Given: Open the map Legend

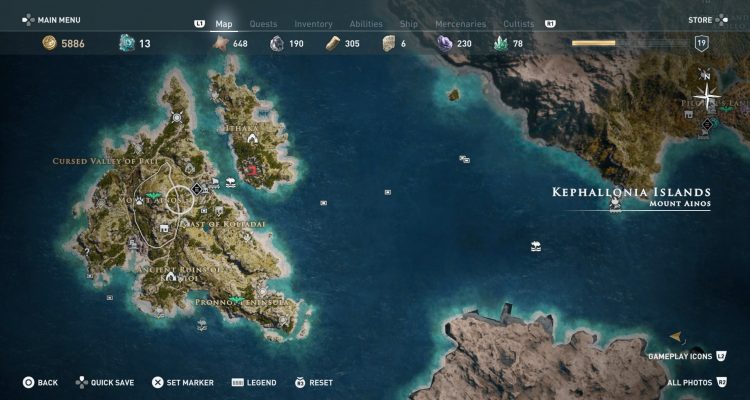Looking at the screenshot, I should [x=255, y=382].
